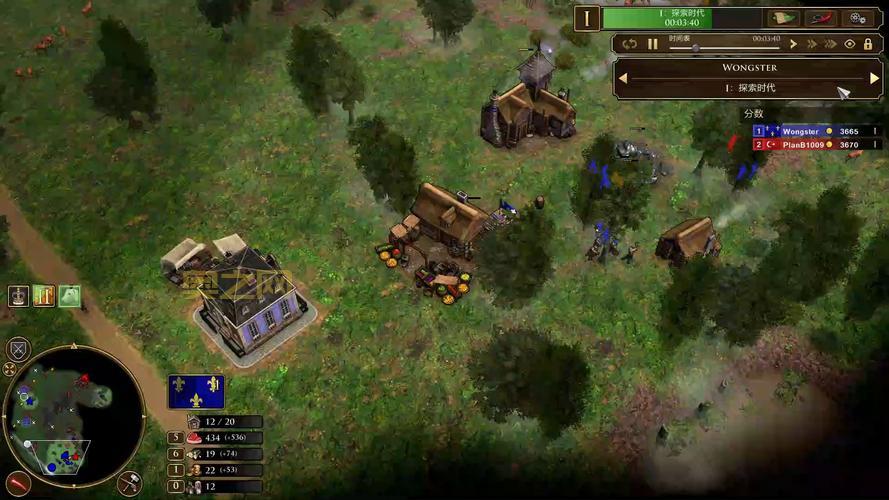Click the crown icon above the minimap
Screen dimensions: 889x500
[x=18, y=296]
